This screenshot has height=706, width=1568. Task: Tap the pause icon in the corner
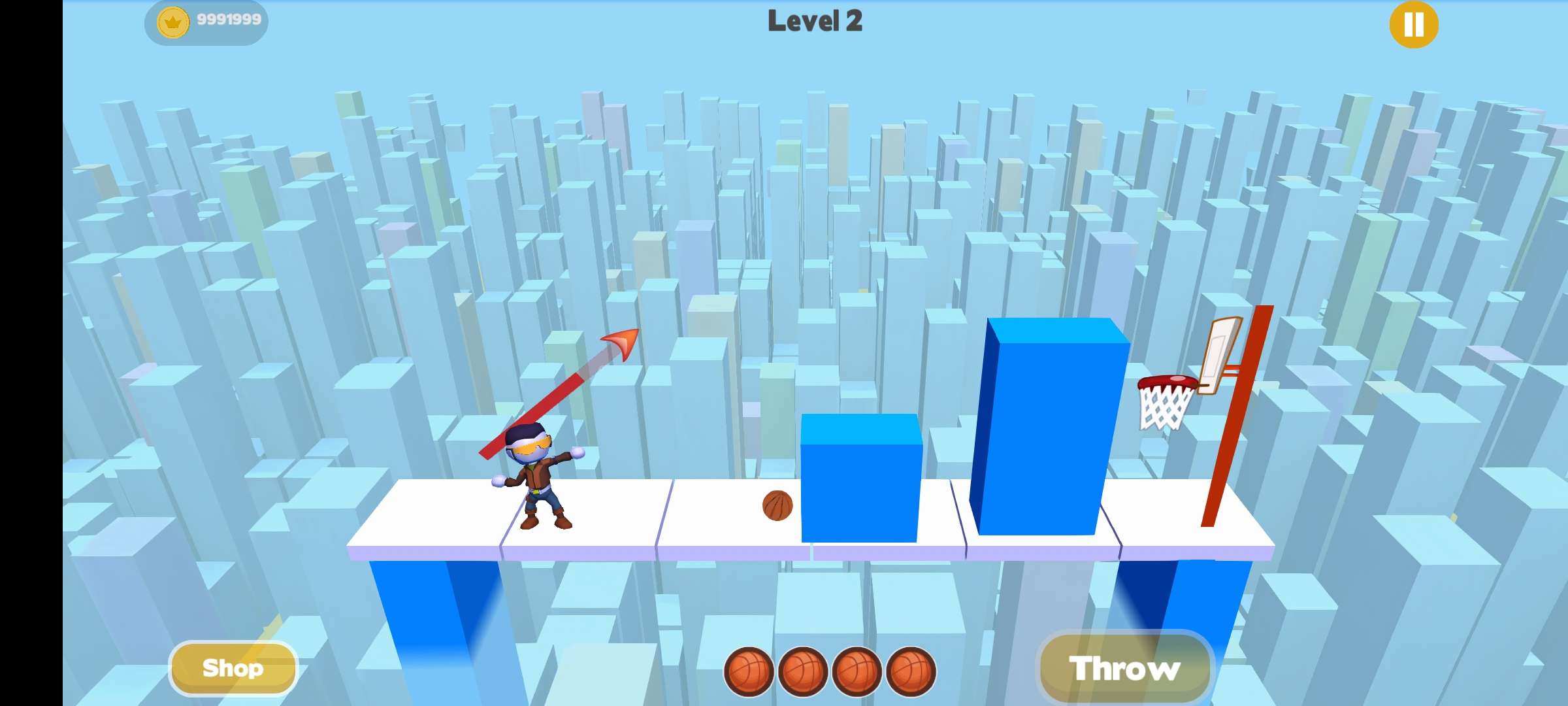1413,25
